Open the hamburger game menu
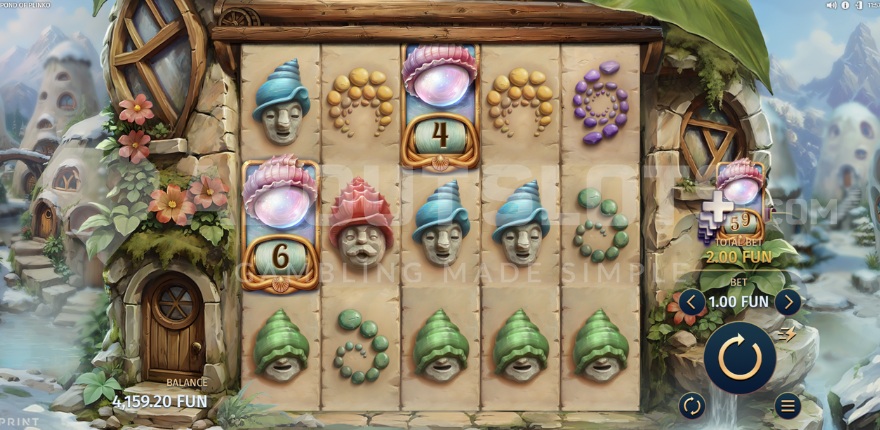The height and width of the screenshot is (430, 880). click(x=788, y=405)
